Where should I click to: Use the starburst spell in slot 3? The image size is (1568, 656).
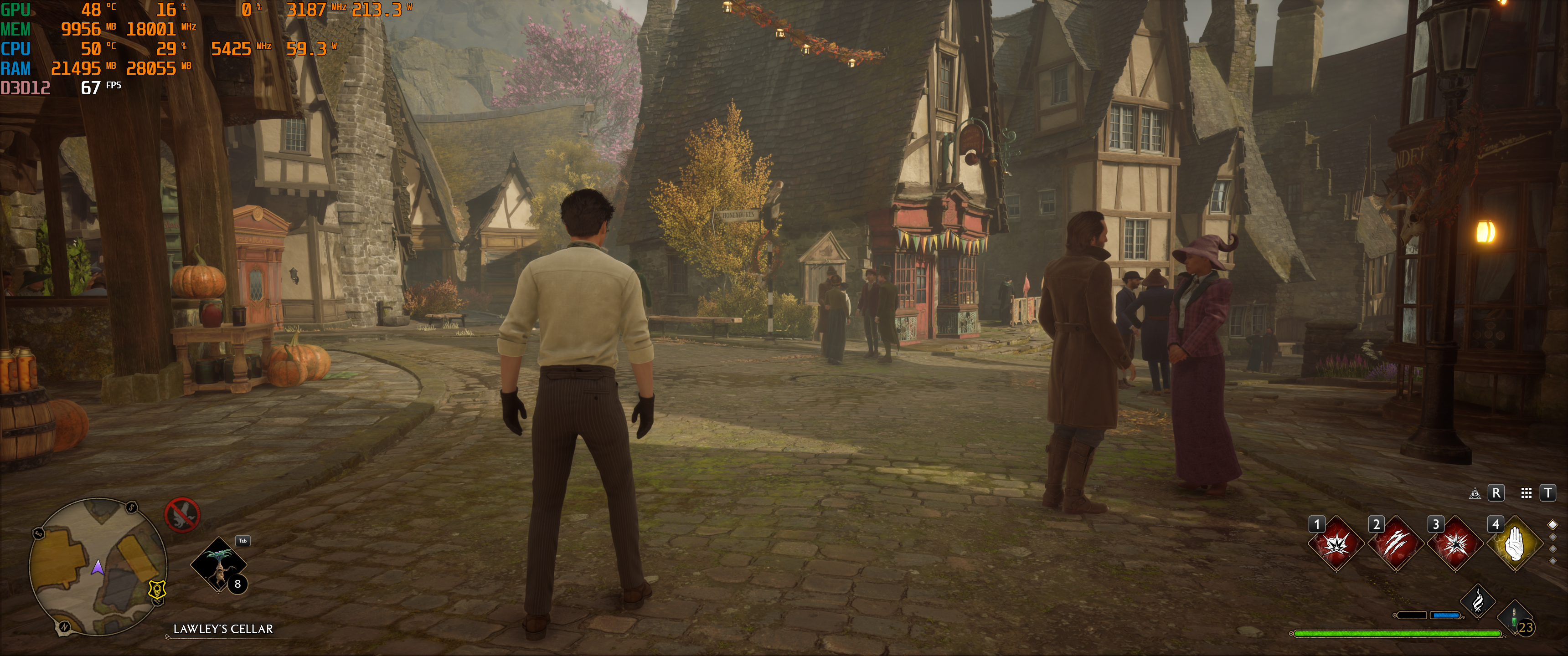coord(1455,544)
